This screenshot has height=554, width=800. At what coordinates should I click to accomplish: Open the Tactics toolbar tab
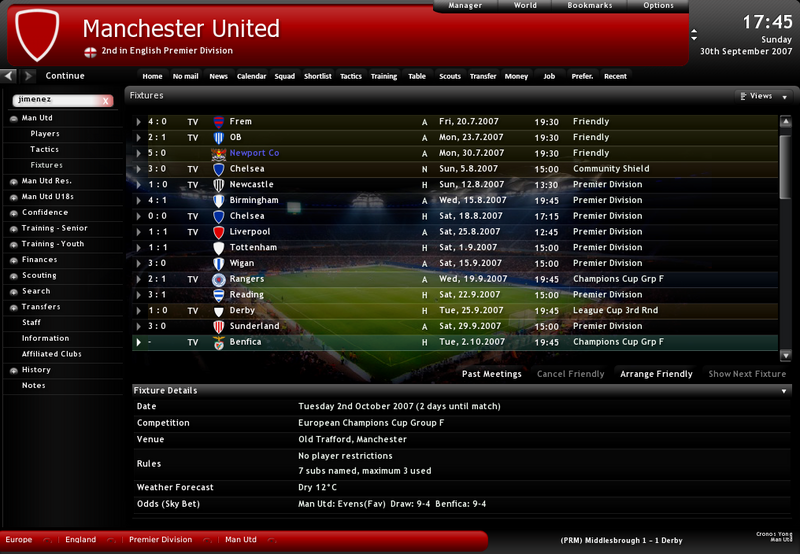tap(350, 76)
